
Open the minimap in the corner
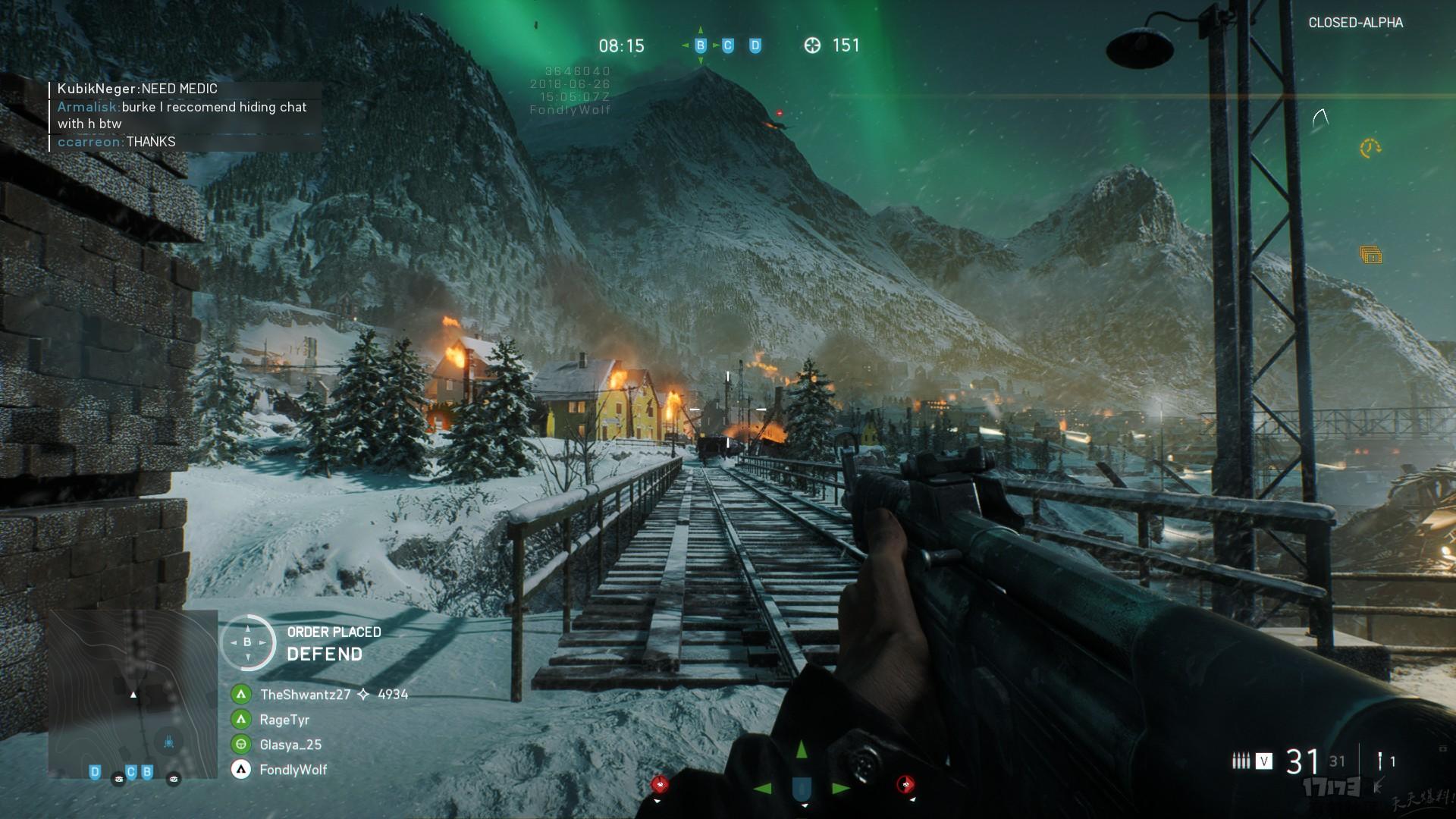point(133,694)
